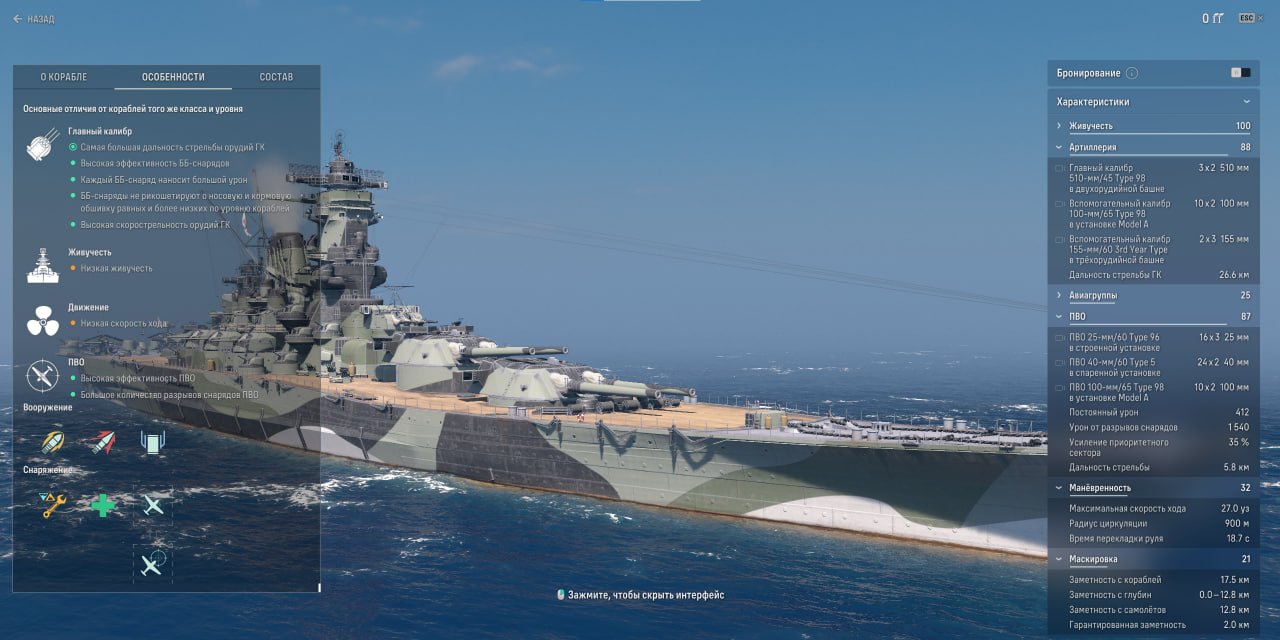
Task: Collapse the Маскировка section
Action: point(1093,559)
